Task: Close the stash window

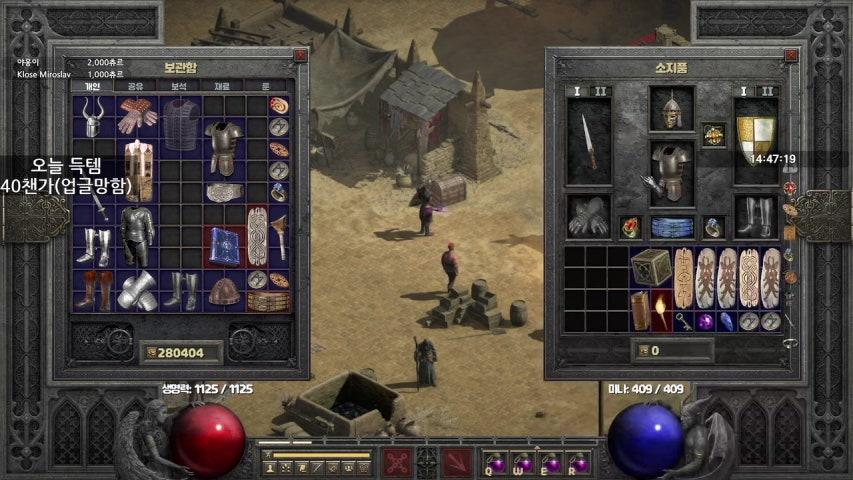Action: pos(300,56)
